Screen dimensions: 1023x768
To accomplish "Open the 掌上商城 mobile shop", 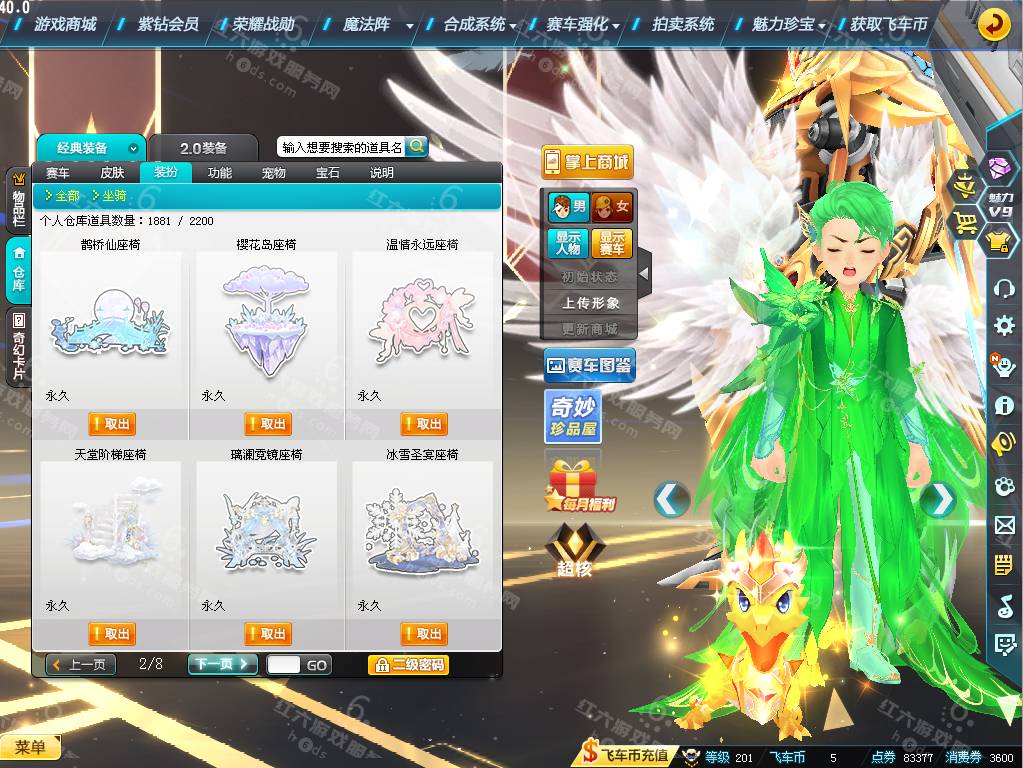I will pyautogui.click(x=587, y=162).
